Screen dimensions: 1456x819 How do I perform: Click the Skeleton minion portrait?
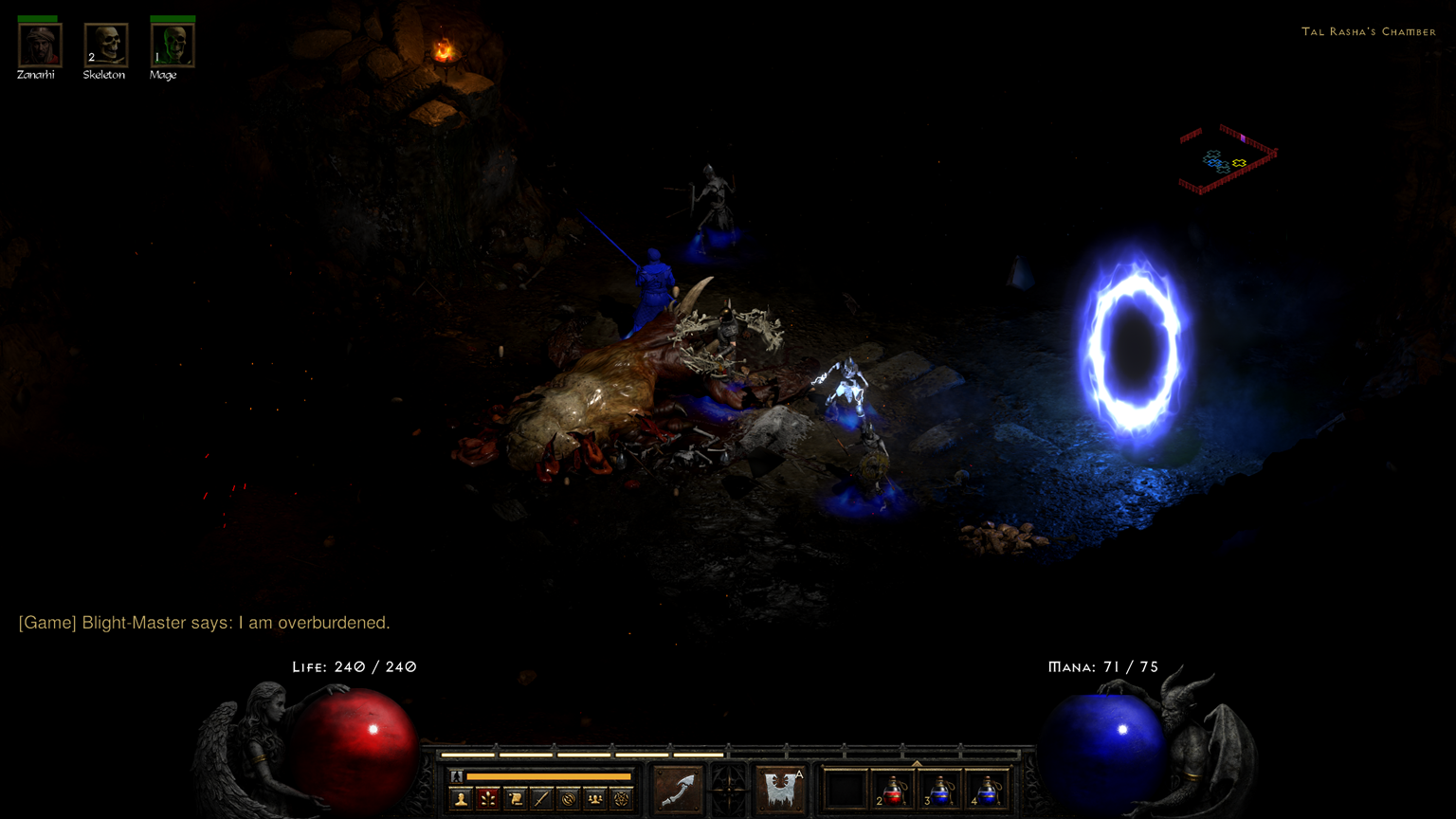(x=105, y=45)
